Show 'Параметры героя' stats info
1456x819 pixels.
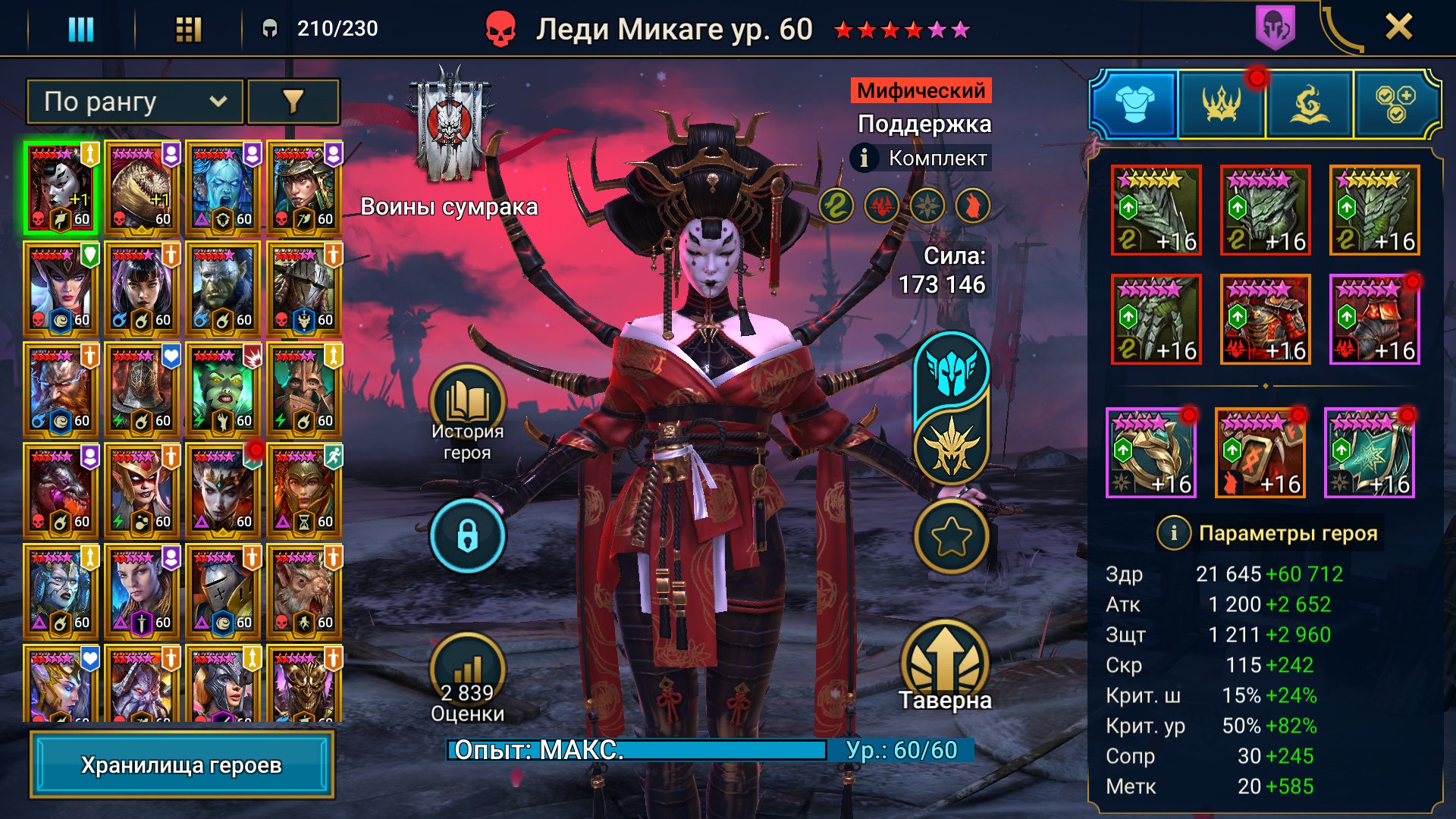pos(1173,533)
